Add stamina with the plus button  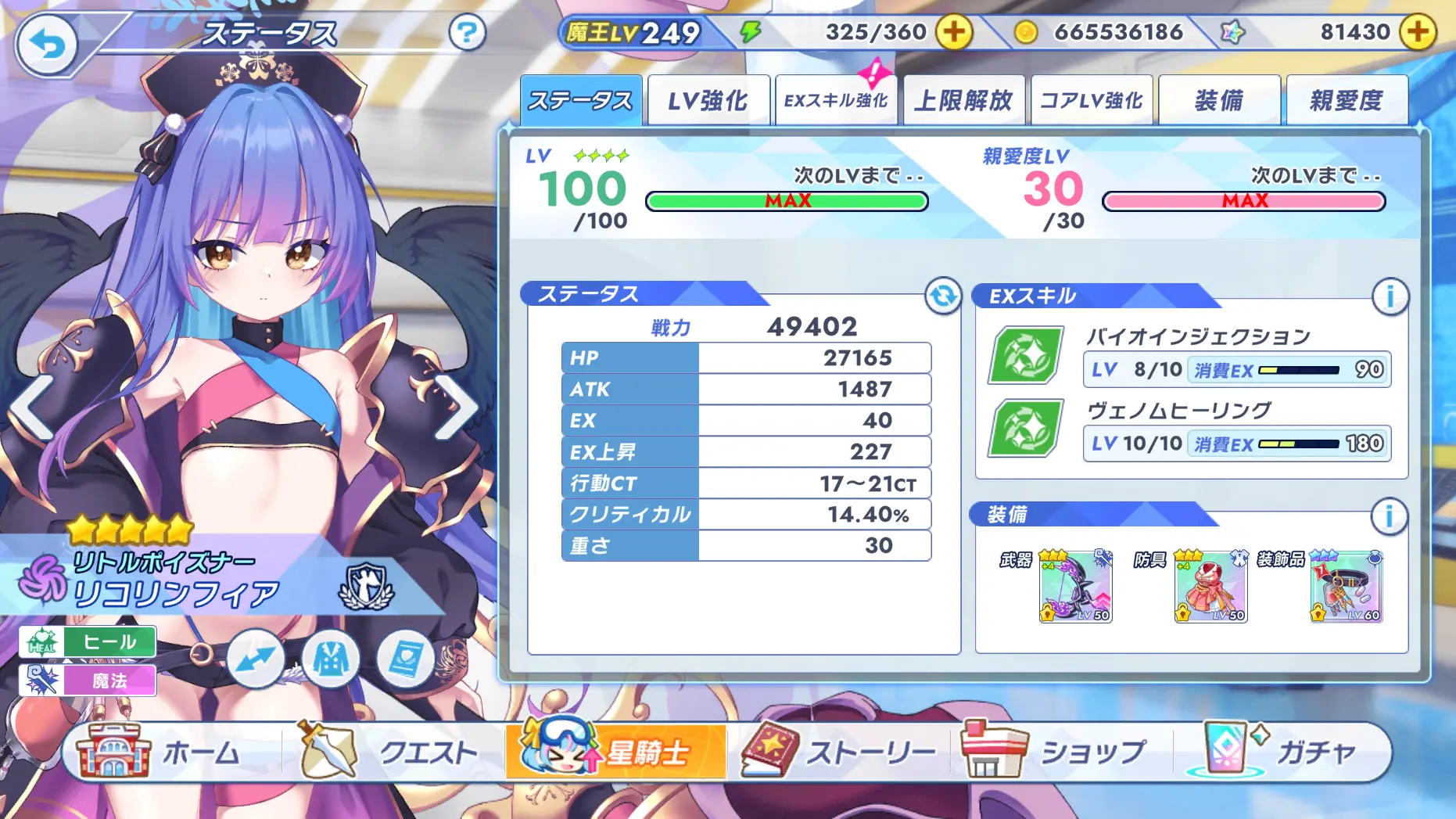click(x=954, y=32)
